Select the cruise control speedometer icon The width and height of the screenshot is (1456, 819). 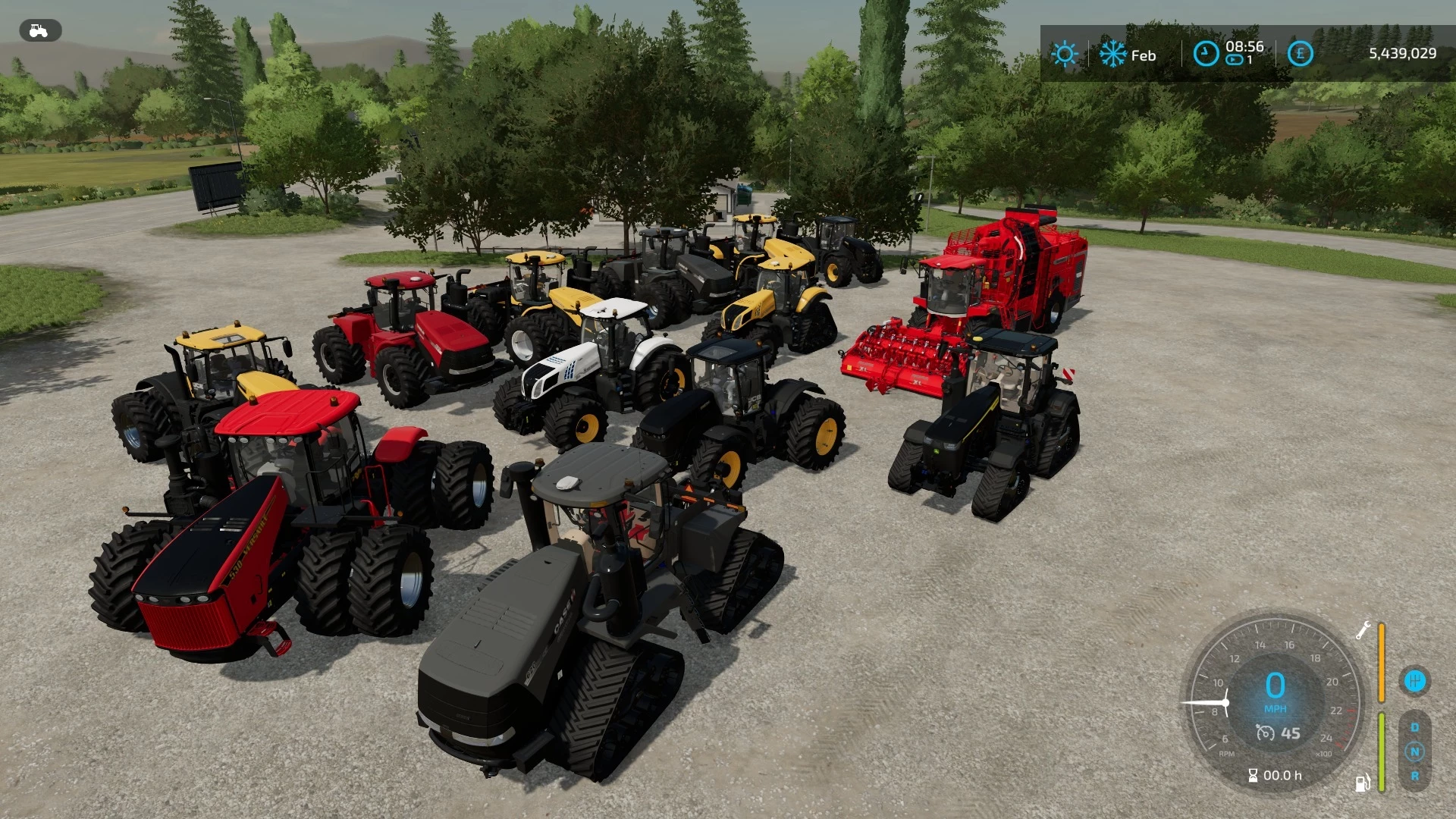point(1266,734)
